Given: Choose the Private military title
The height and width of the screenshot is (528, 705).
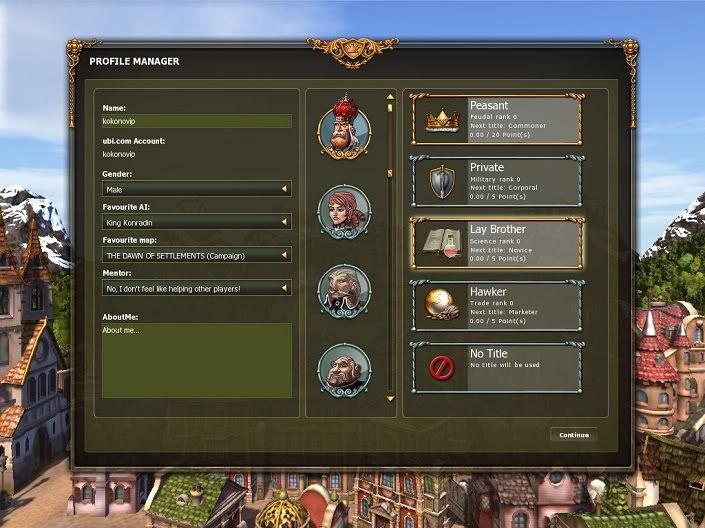Looking at the screenshot, I should click(496, 181).
